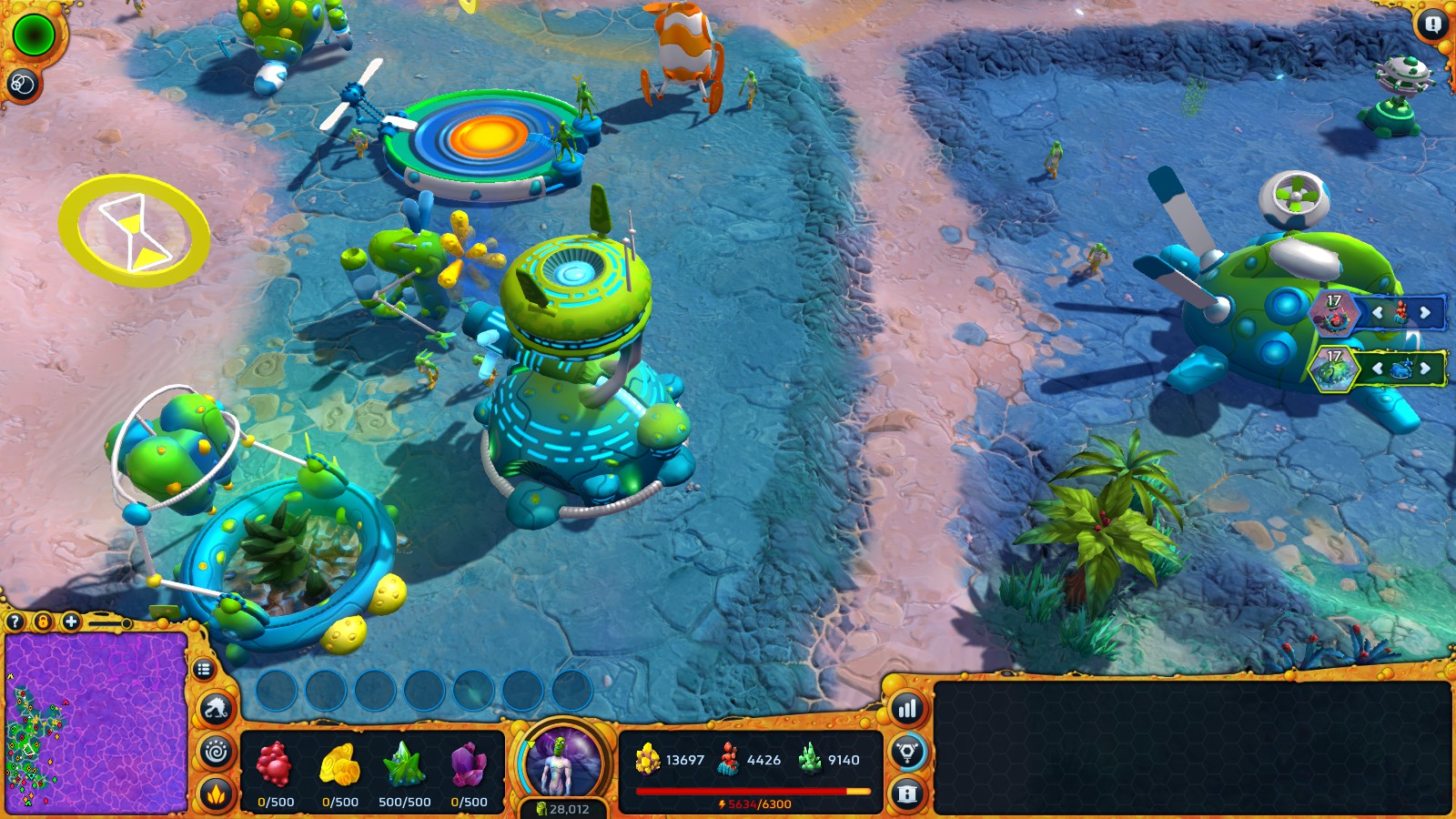Select the yellow rolled resource icon
The width and height of the screenshot is (1456, 819).
coord(339,764)
